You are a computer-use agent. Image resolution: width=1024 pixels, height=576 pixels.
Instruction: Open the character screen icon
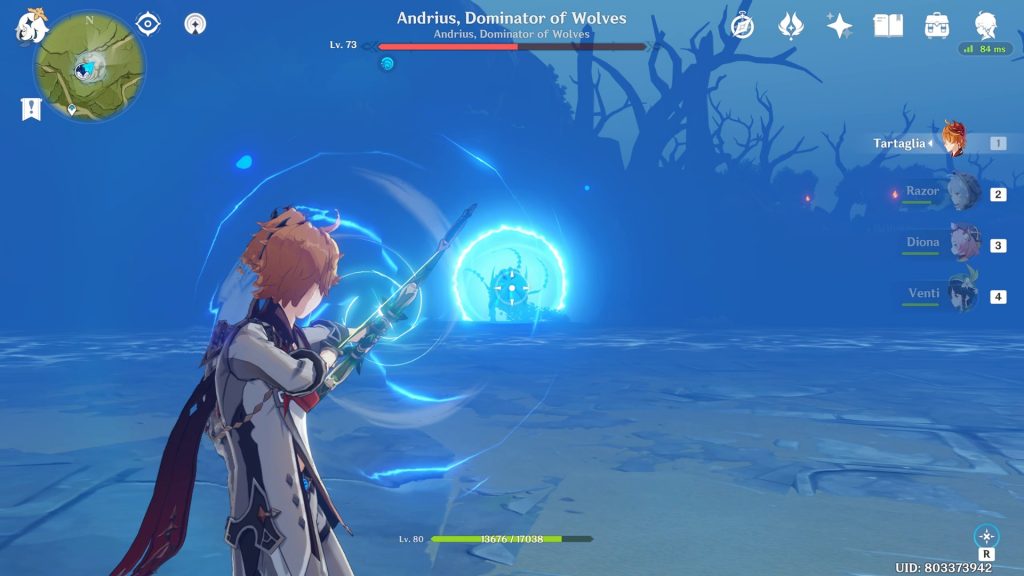click(986, 26)
